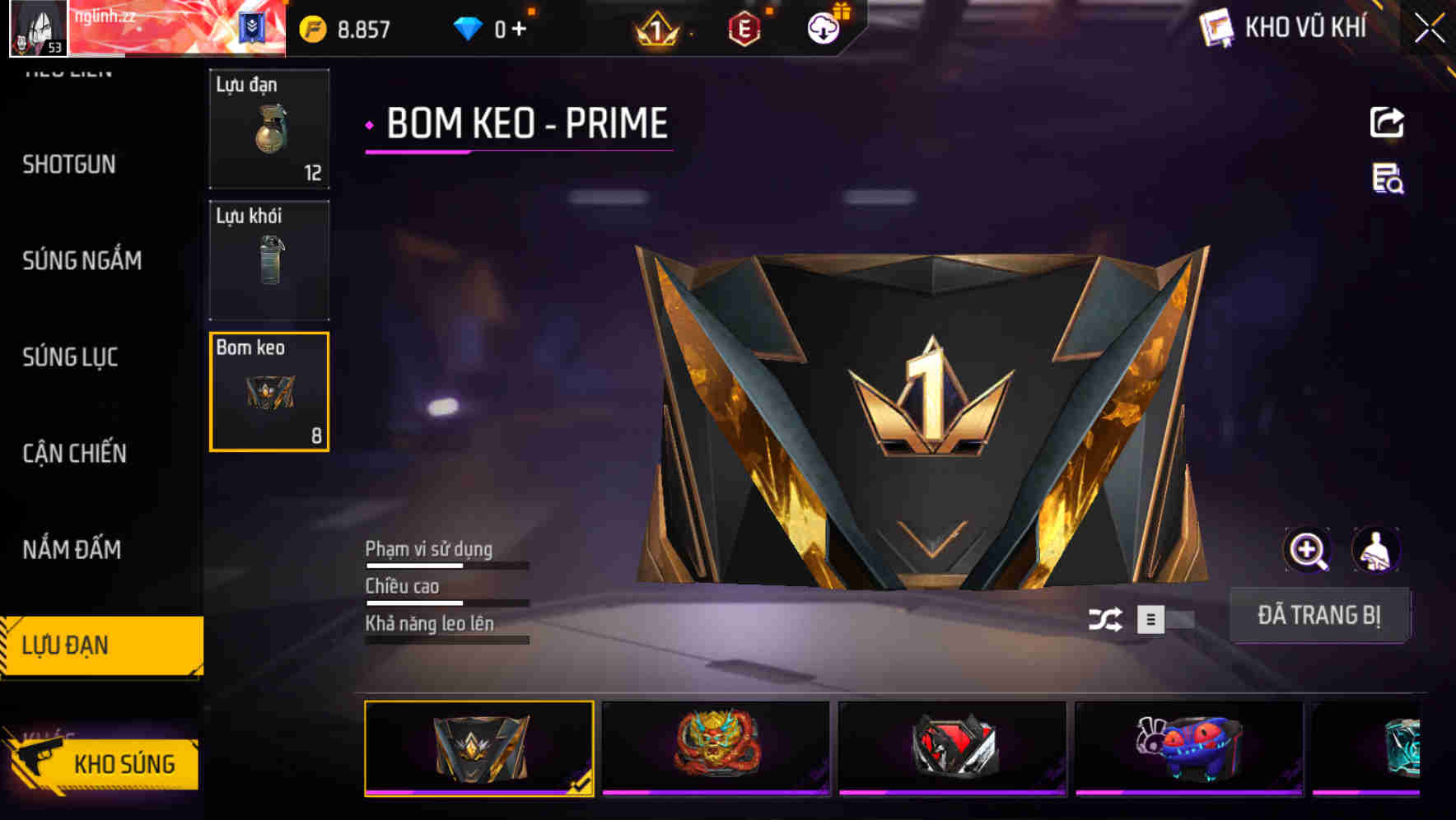This screenshot has width=1456, height=820.
Task: Select the Lựu khói item thumbnail
Action: click(x=269, y=259)
